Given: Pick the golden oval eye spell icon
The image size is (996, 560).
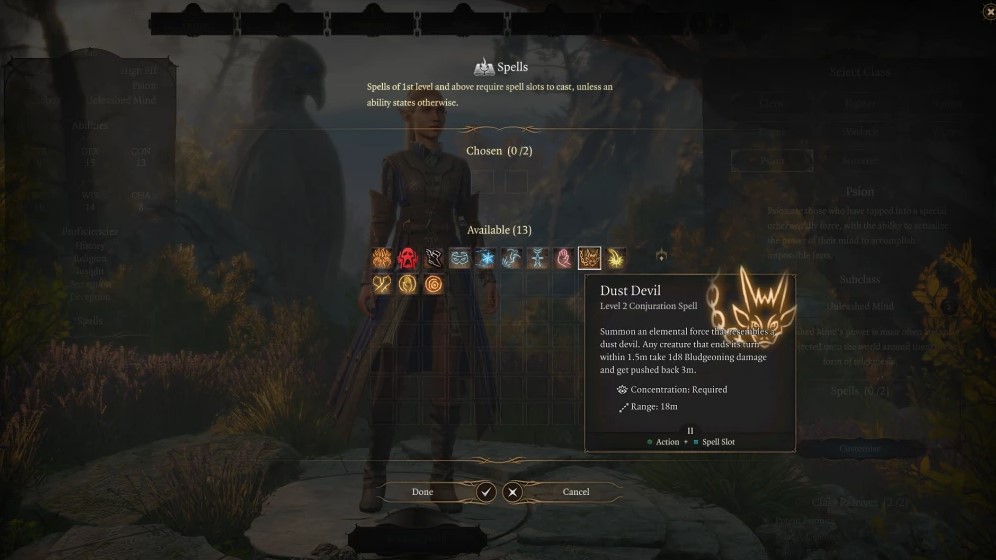Looking at the screenshot, I should pyautogui.click(x=407, y=285).
